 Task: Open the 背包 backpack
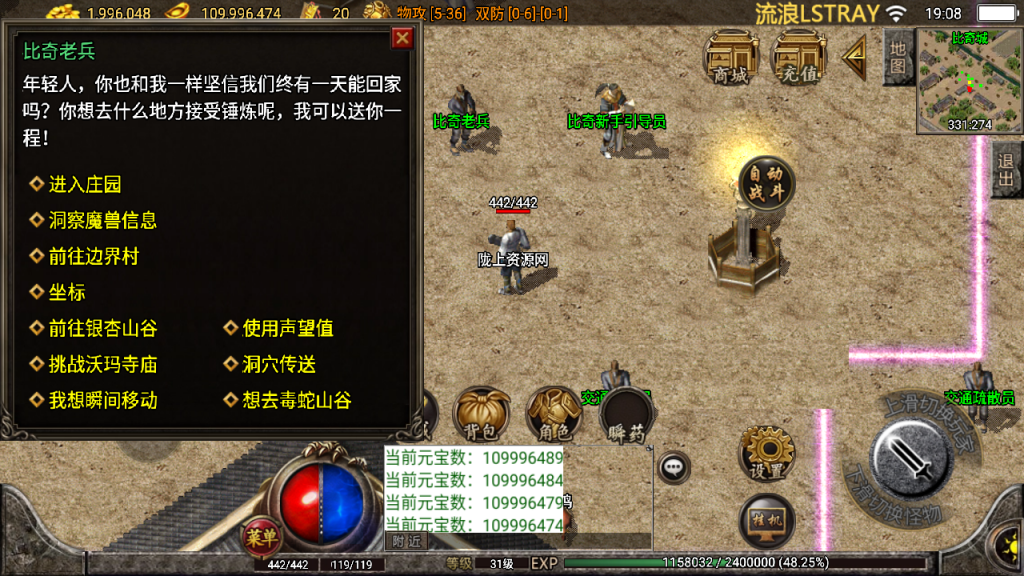481,415
